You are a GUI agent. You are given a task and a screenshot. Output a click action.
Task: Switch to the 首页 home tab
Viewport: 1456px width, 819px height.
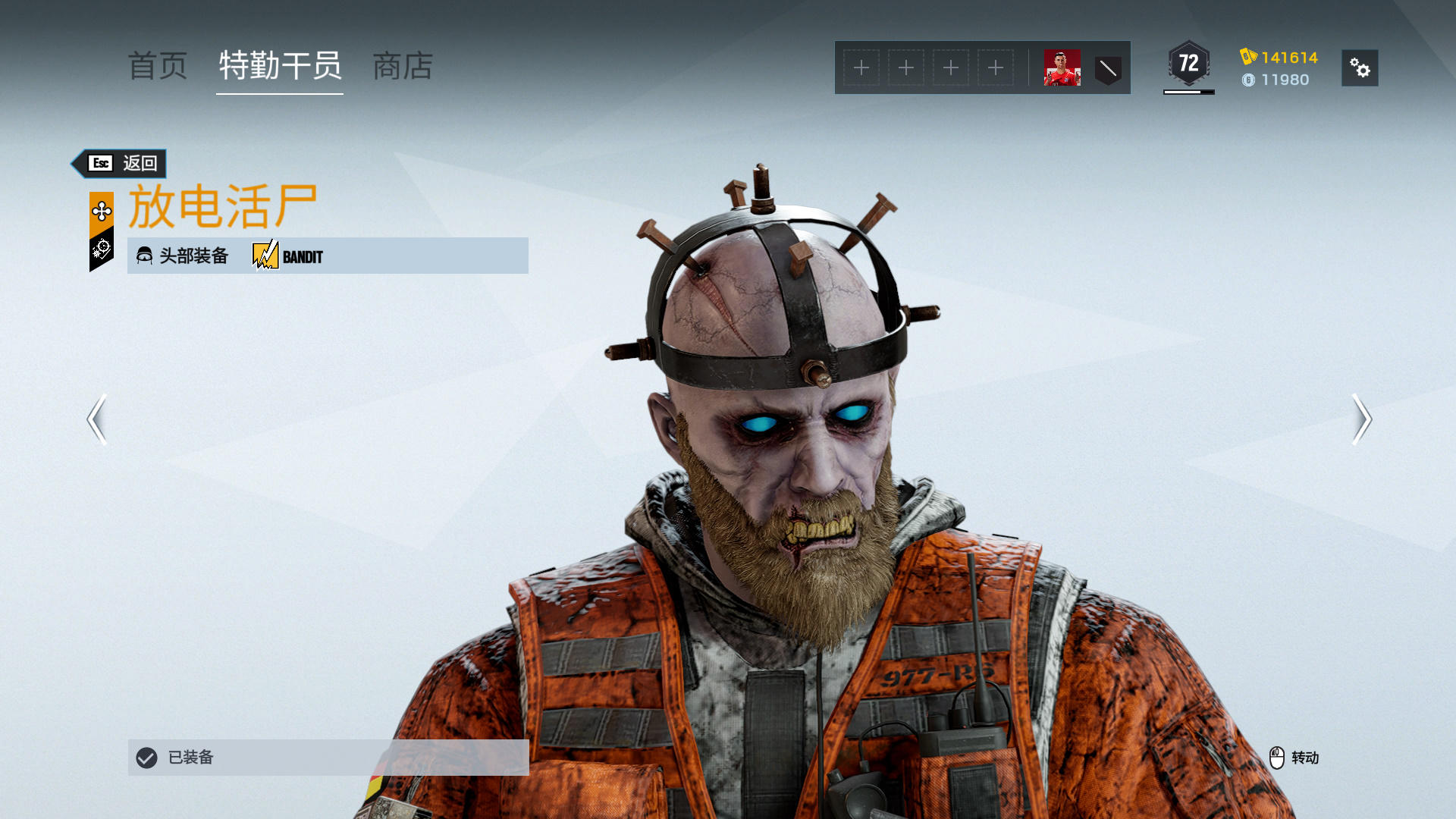158,67
